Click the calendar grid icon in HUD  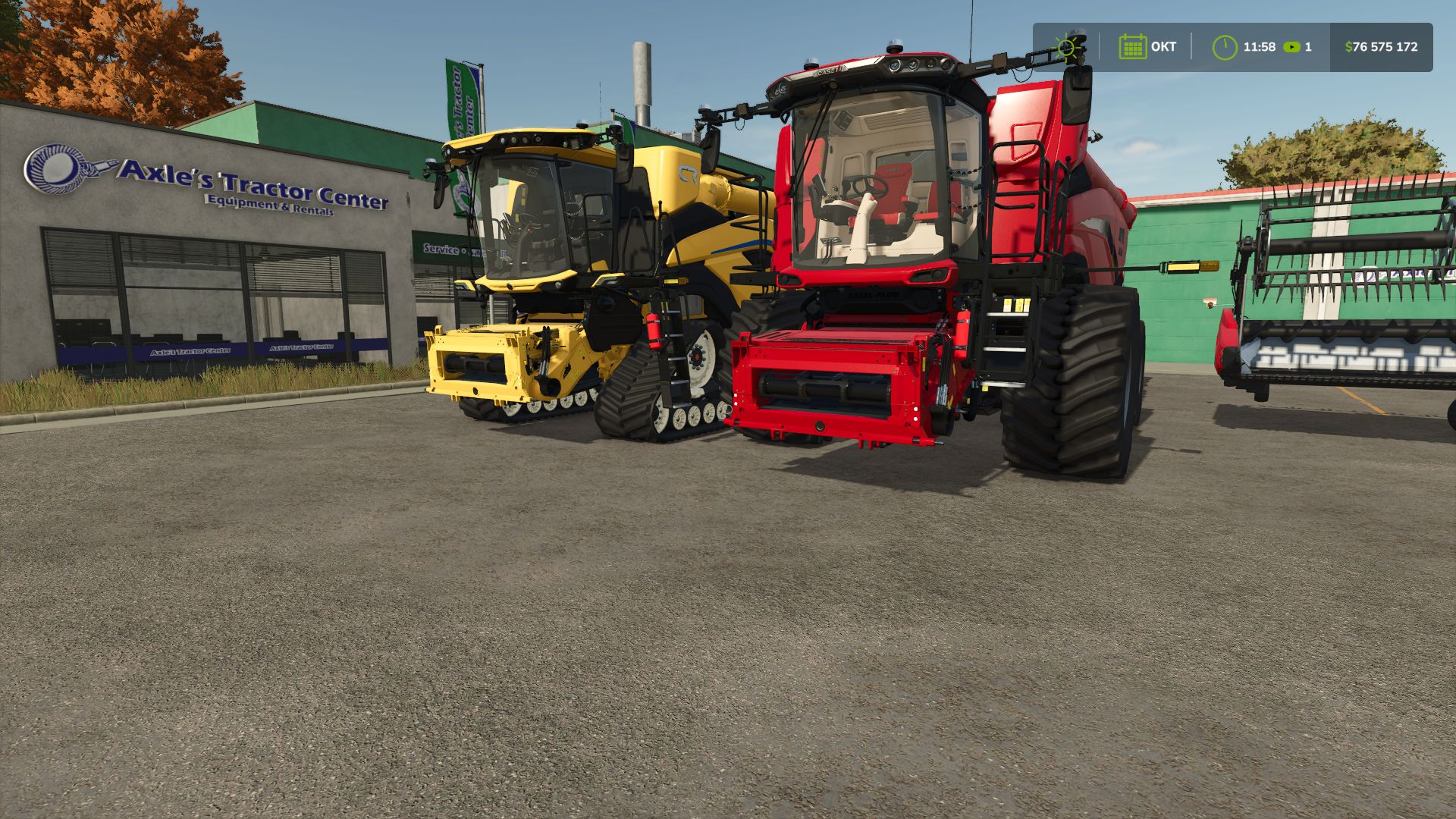[1132, 46]
